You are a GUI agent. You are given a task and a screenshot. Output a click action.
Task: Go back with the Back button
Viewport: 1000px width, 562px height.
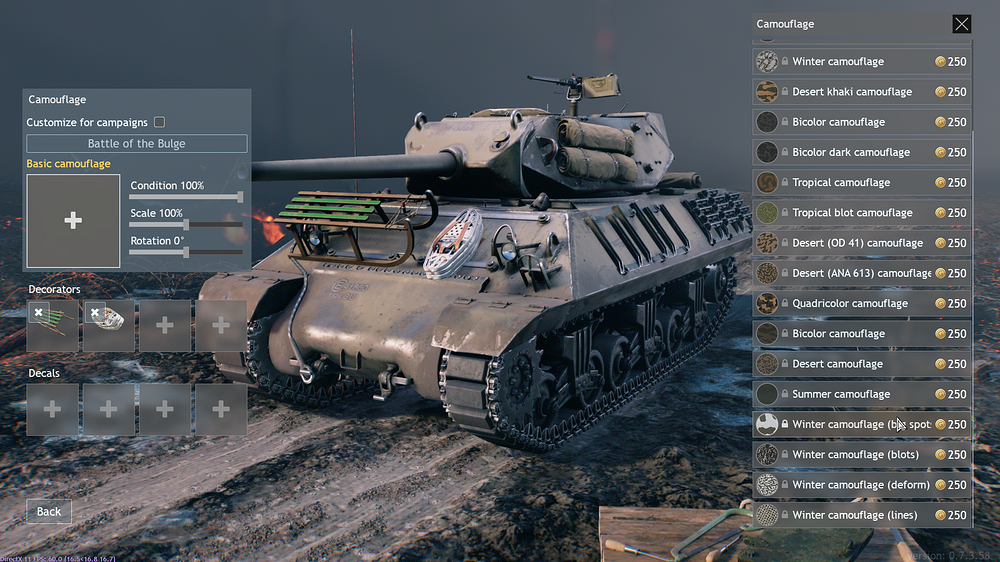click(49, 511)
